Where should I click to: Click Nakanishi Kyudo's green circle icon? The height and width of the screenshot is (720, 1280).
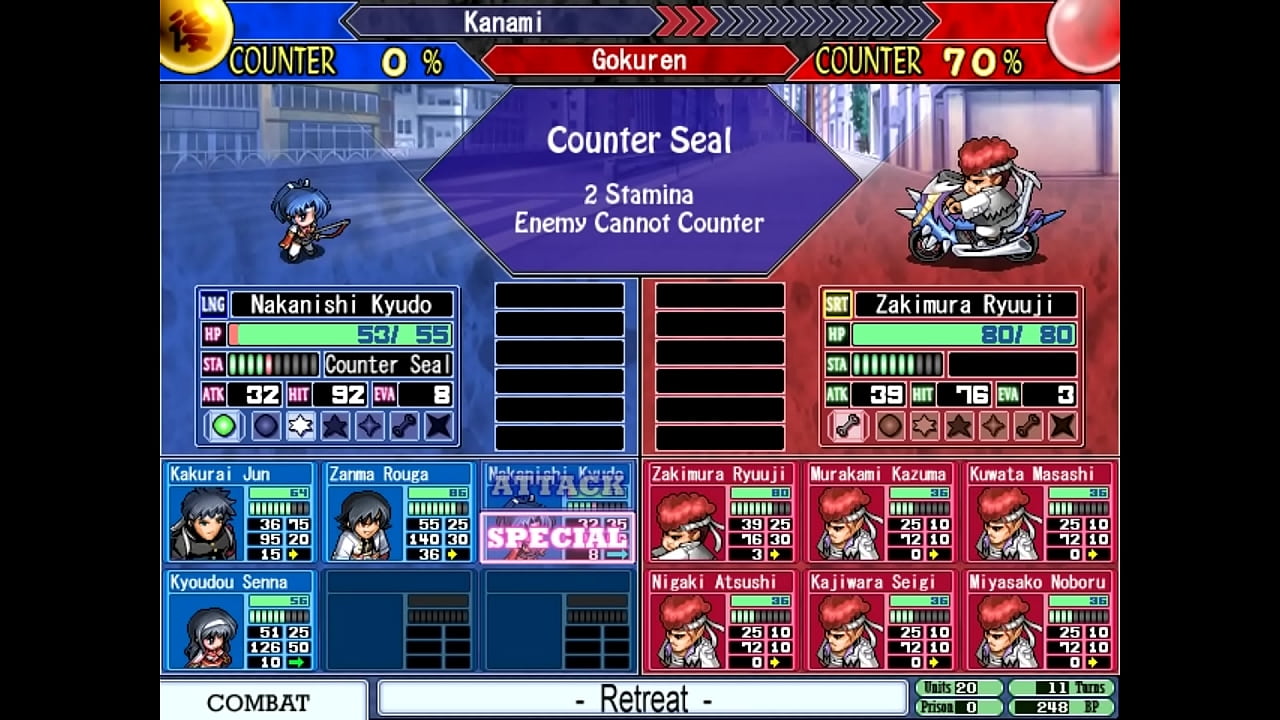tap(224, 426)
